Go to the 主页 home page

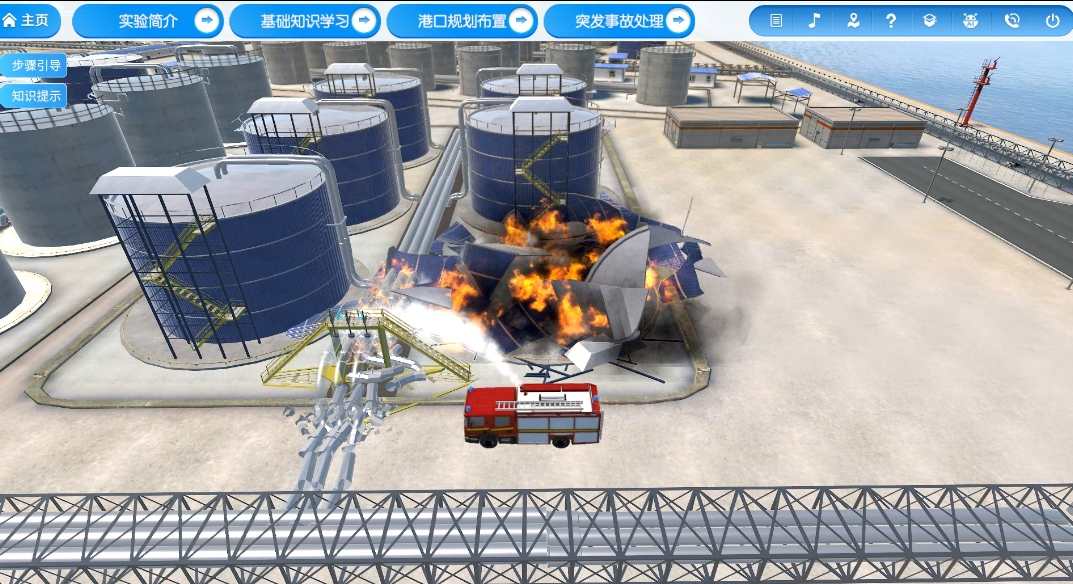pos(25,20)
